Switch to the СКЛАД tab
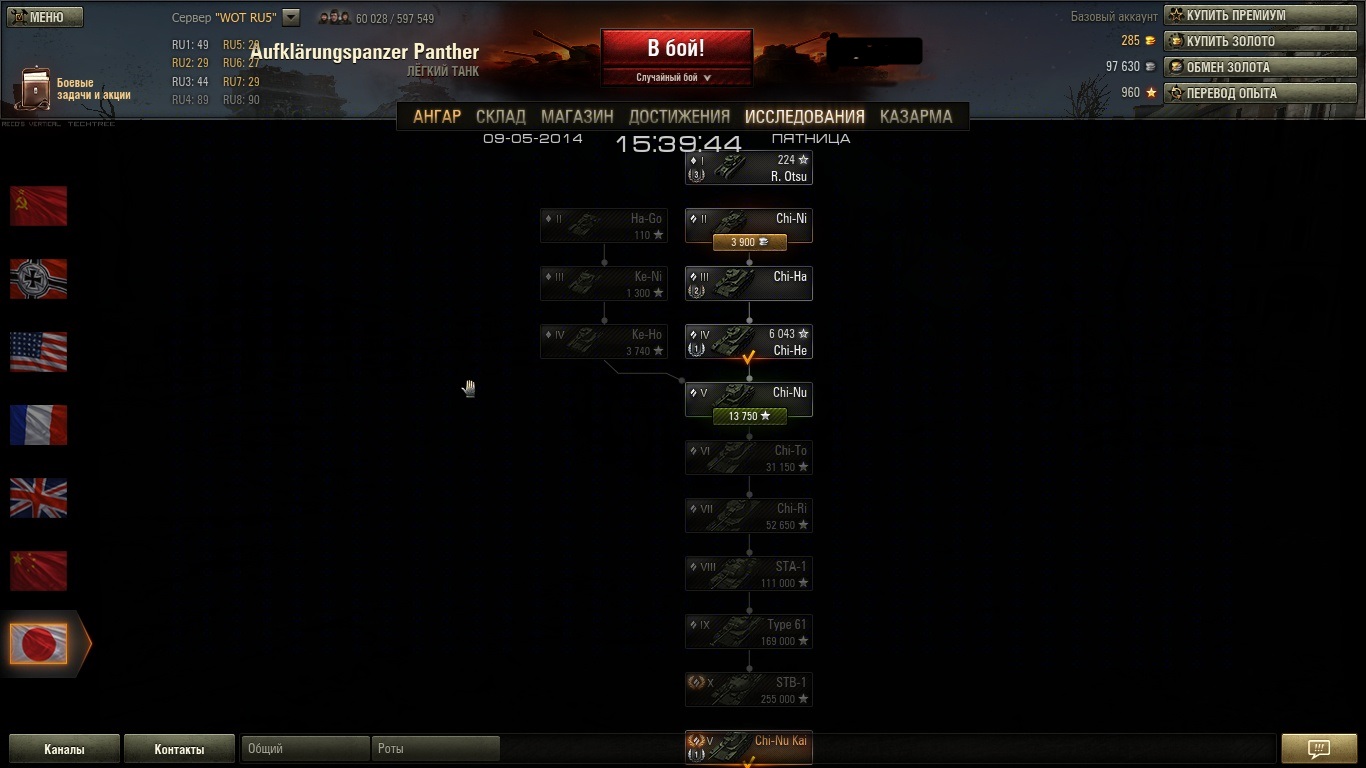Screen dimensions: 1366x768 [x=501, y=116]
